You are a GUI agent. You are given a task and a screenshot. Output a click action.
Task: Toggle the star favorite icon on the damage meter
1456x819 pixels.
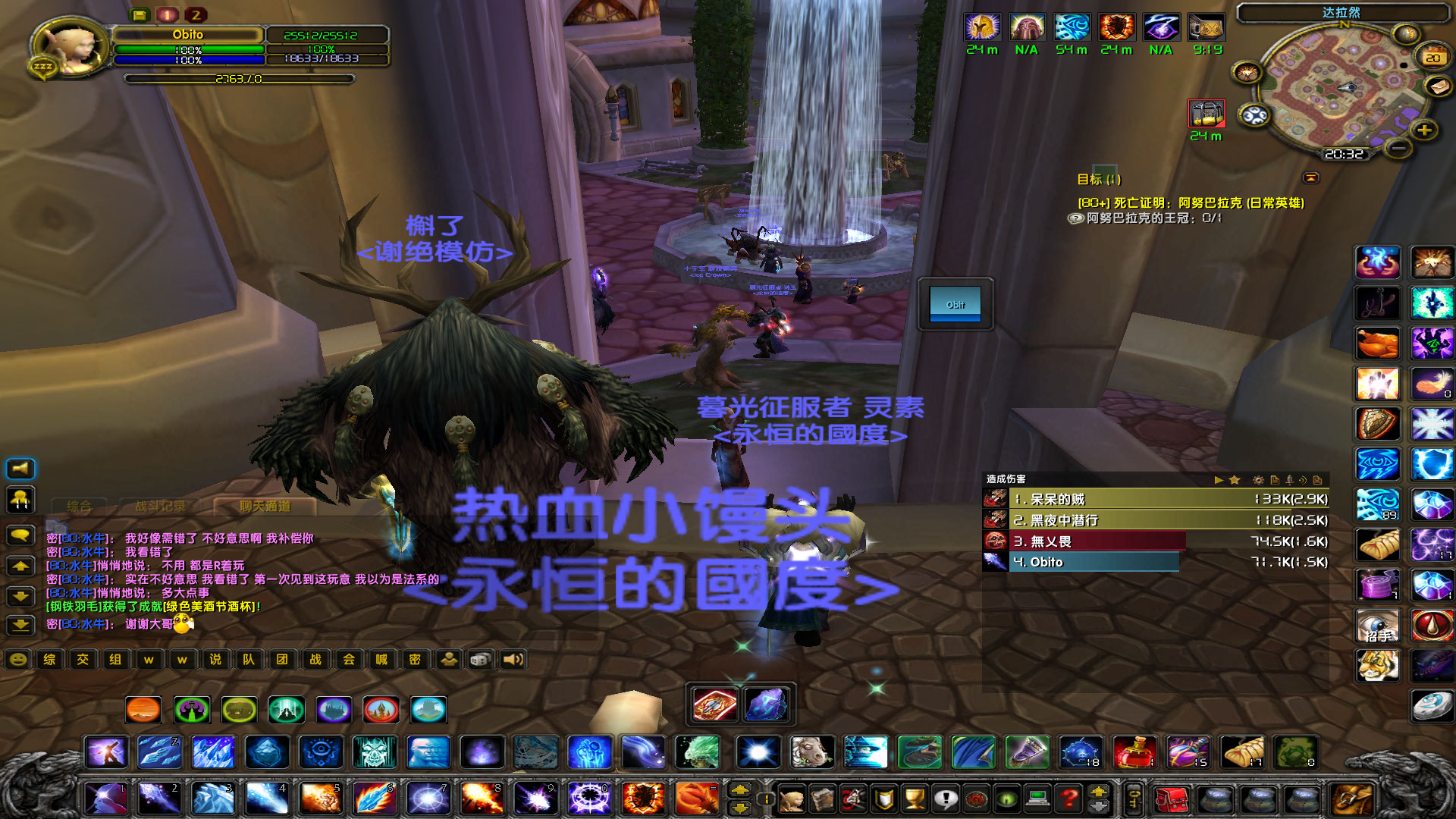coord(1234,479)
